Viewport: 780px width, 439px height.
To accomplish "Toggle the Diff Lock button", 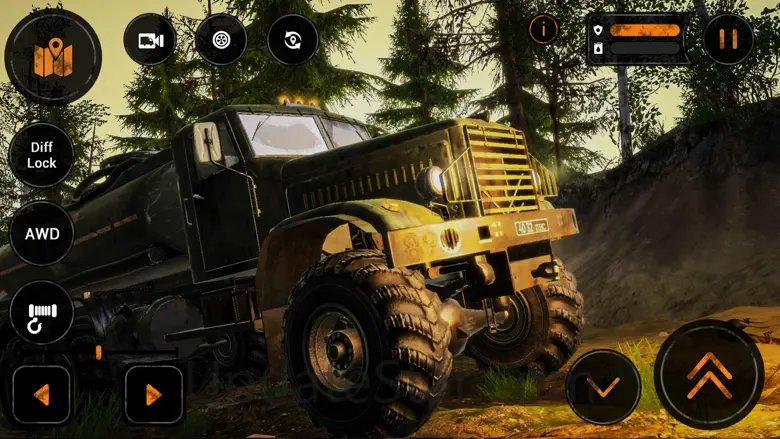I will pyautogui.click(x=42, y=155).
